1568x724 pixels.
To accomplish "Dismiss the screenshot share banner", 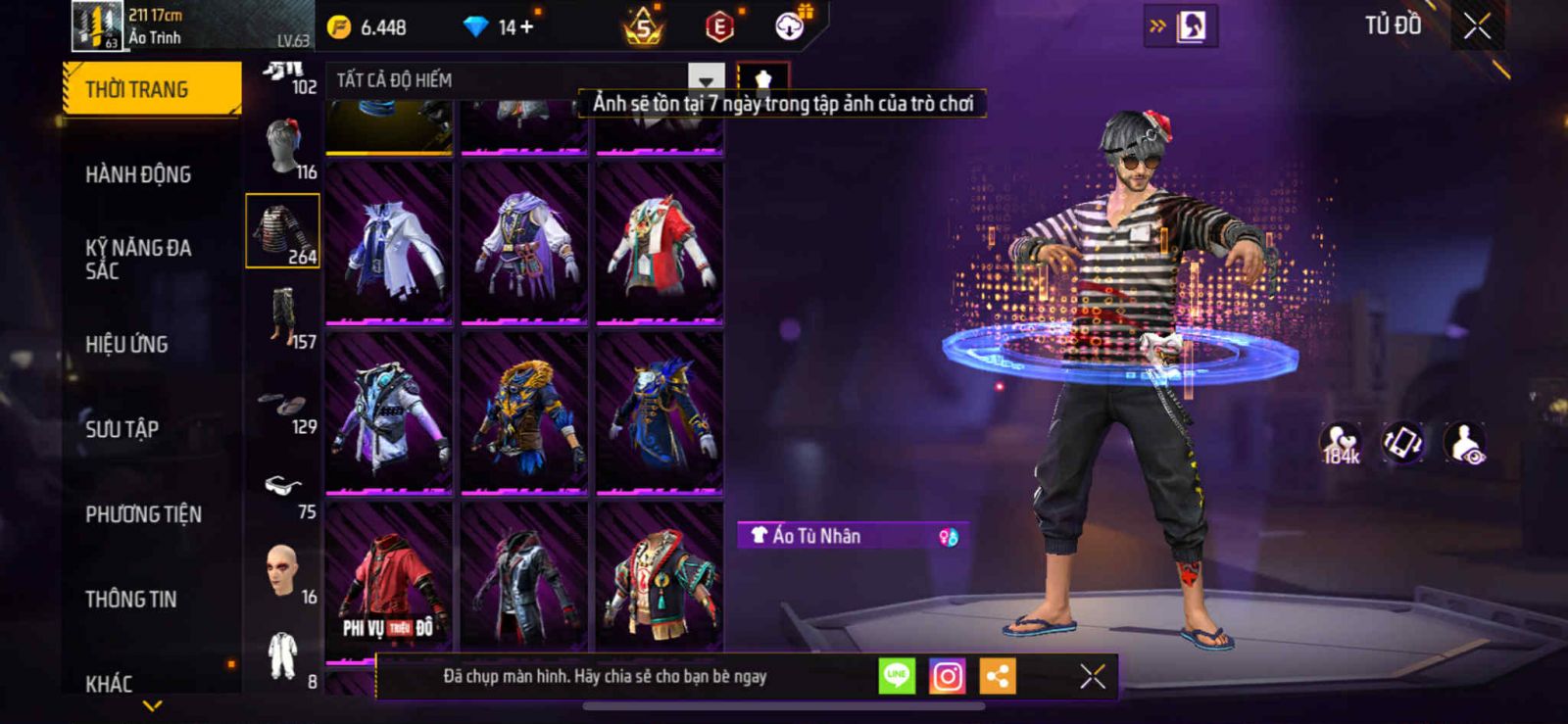I will 1092,676.
